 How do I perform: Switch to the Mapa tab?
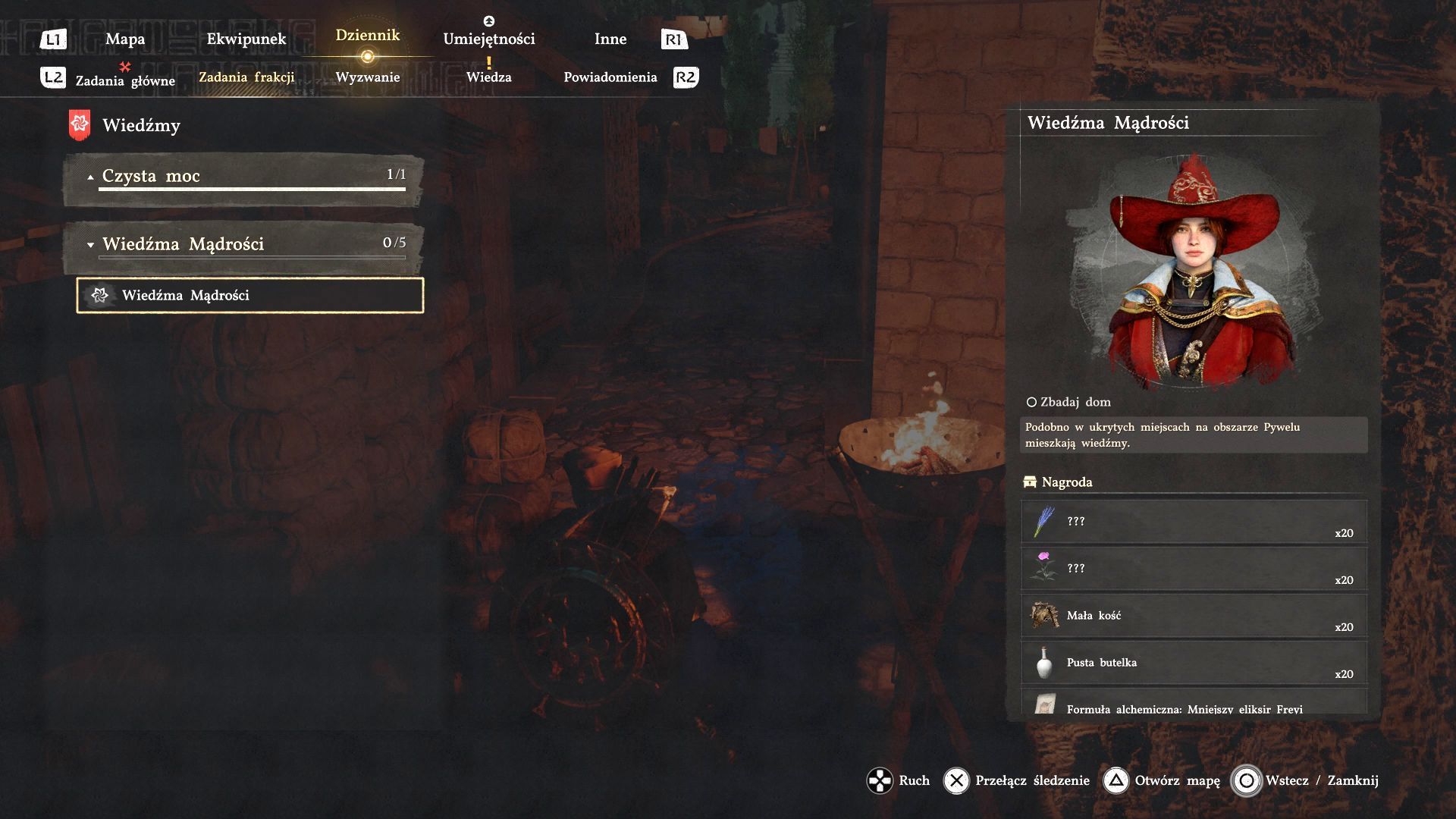point(125,39)
